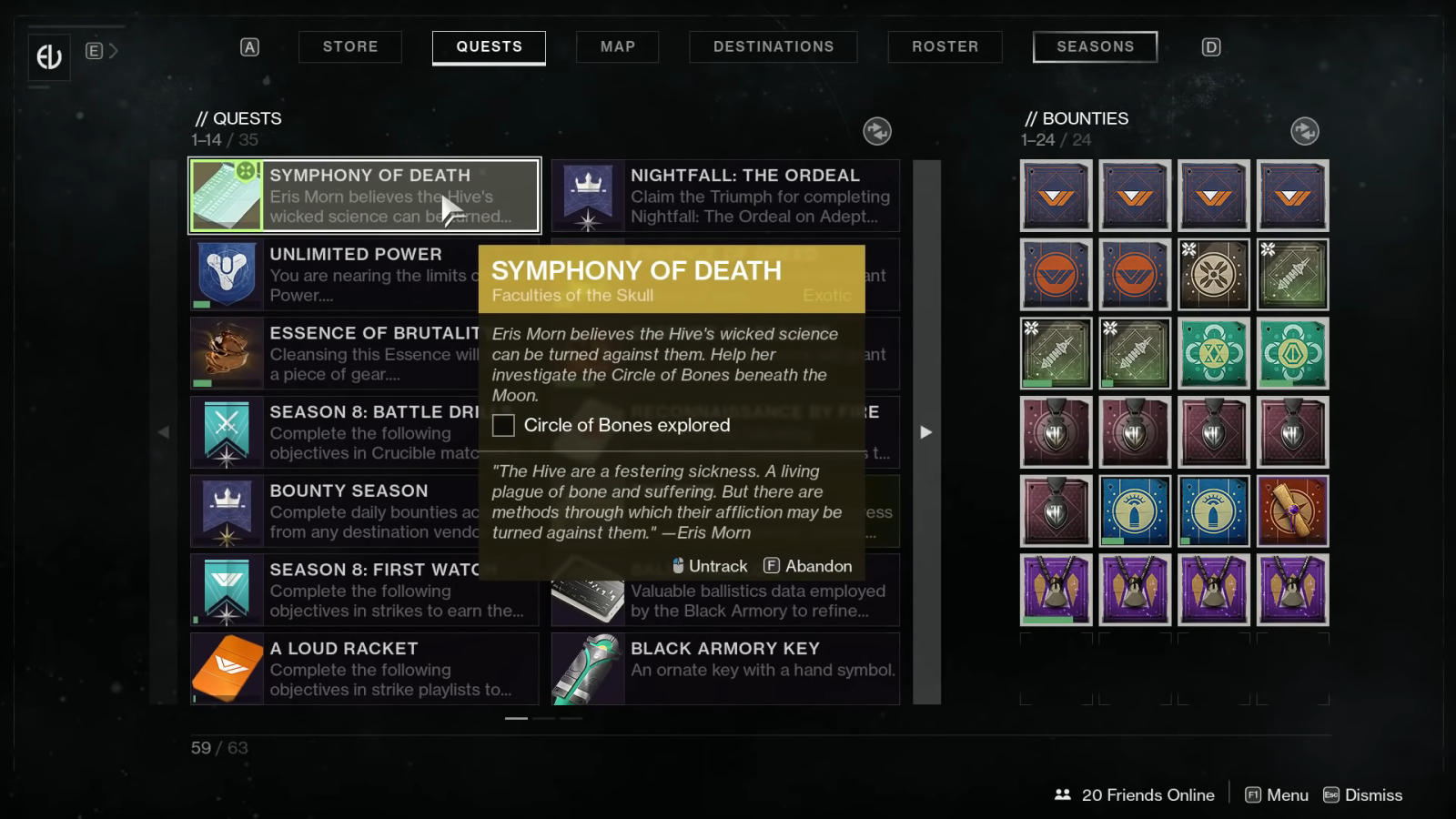Abandon the Symphony of Death quest
This screenshot has height=819, width=1456.
tap(808, 566)
